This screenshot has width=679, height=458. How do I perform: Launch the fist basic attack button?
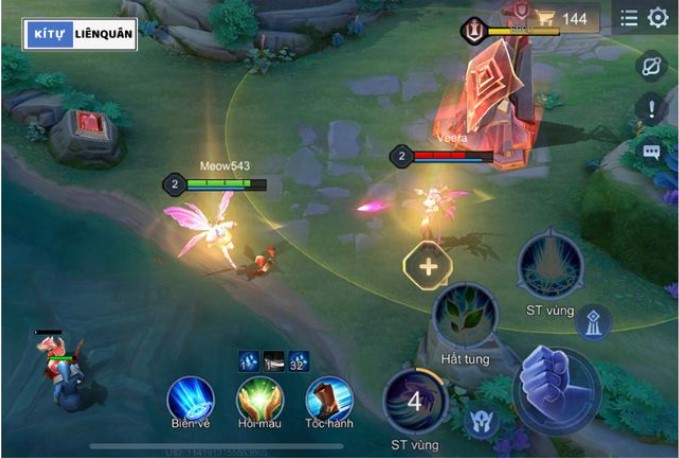(556, 390)
